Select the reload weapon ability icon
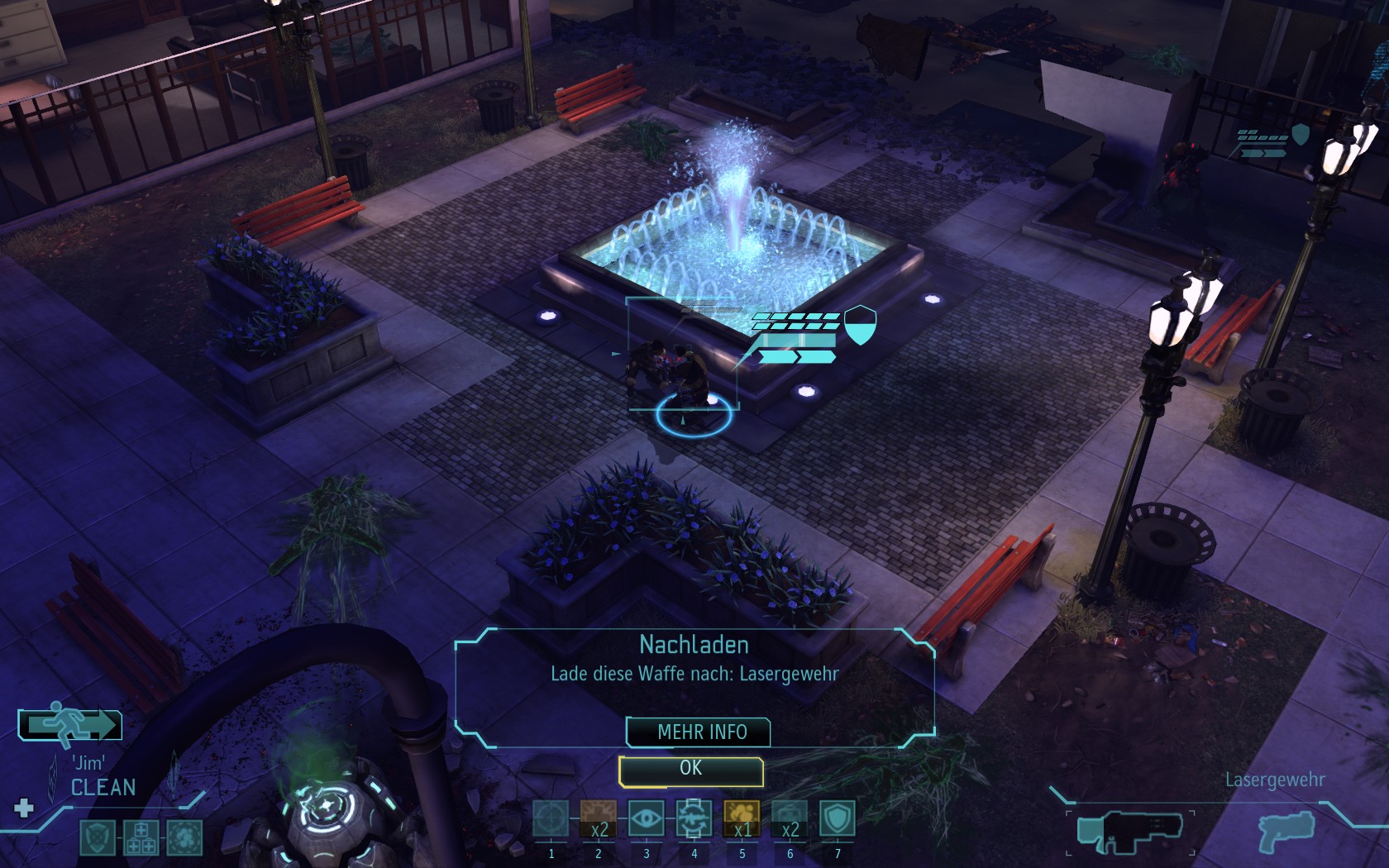The width and height of the screenshot is (1389, 868). tap(694, 819)
